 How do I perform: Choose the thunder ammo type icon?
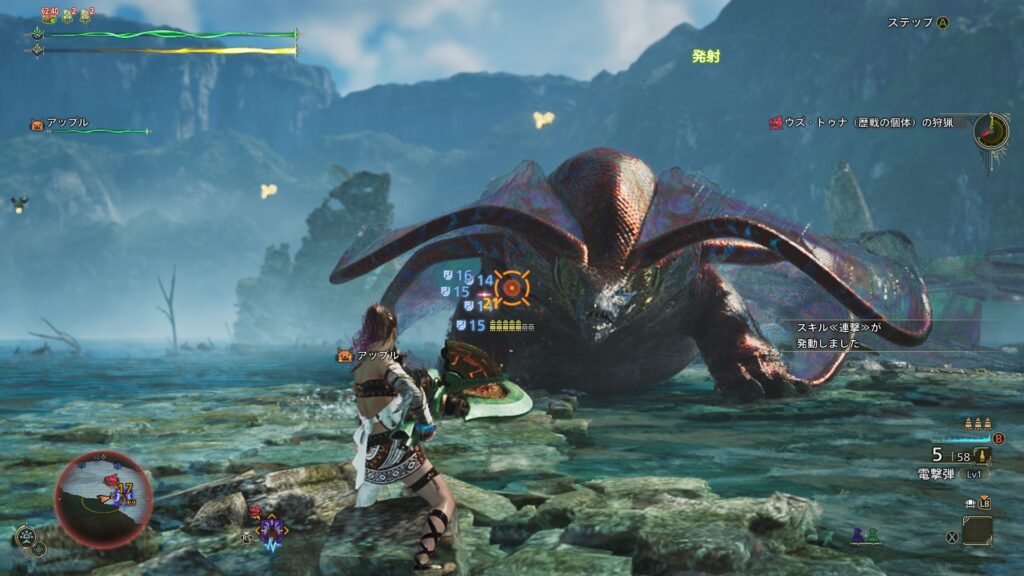pos(984,456)
